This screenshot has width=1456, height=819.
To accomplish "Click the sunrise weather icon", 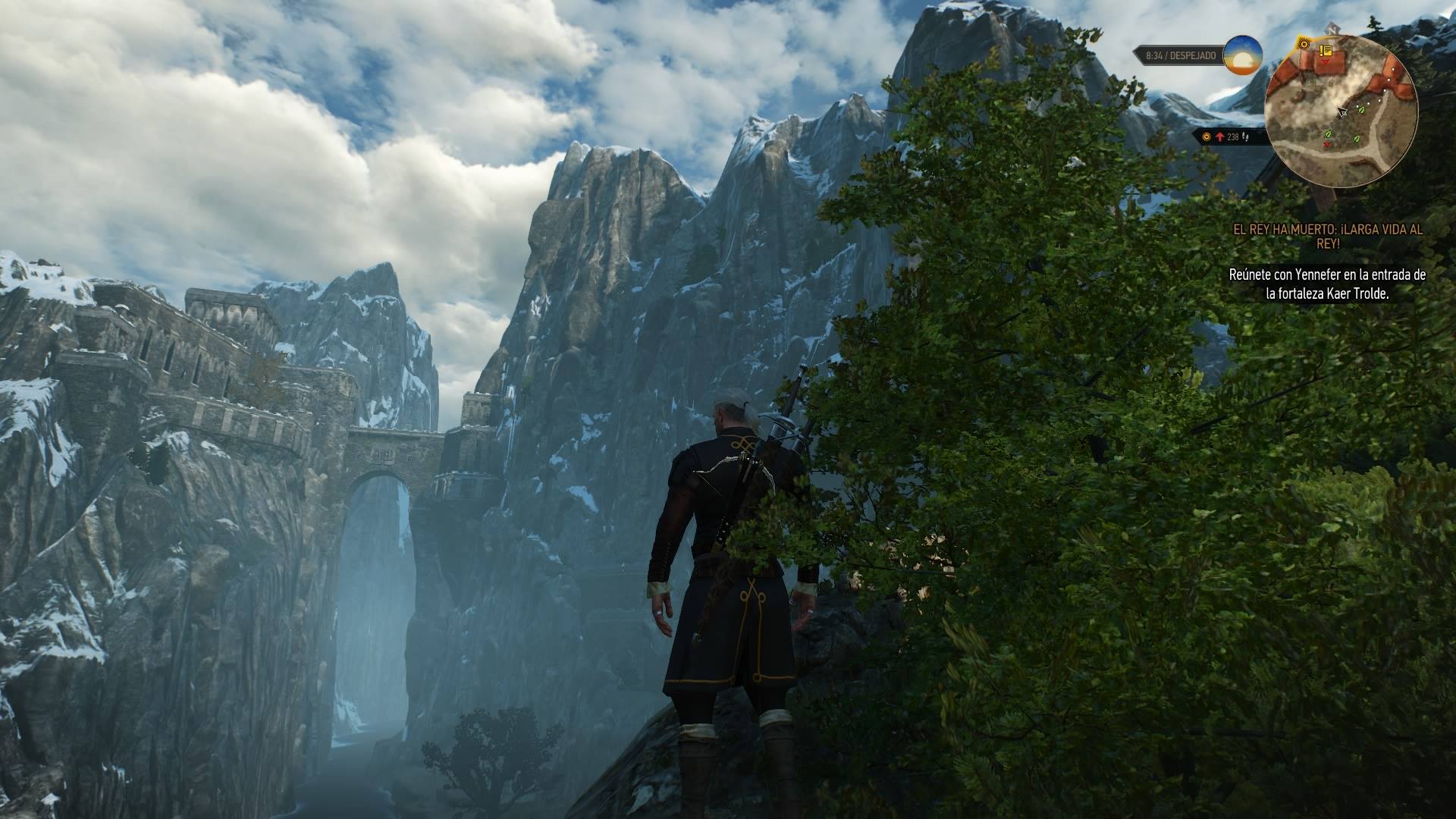I will coord(1243,55).
